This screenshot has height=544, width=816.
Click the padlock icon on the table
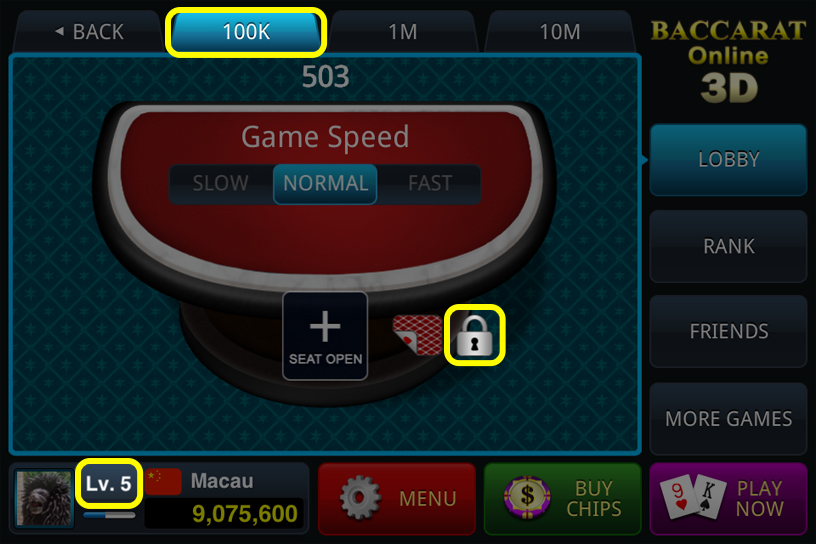click(476, 335)
